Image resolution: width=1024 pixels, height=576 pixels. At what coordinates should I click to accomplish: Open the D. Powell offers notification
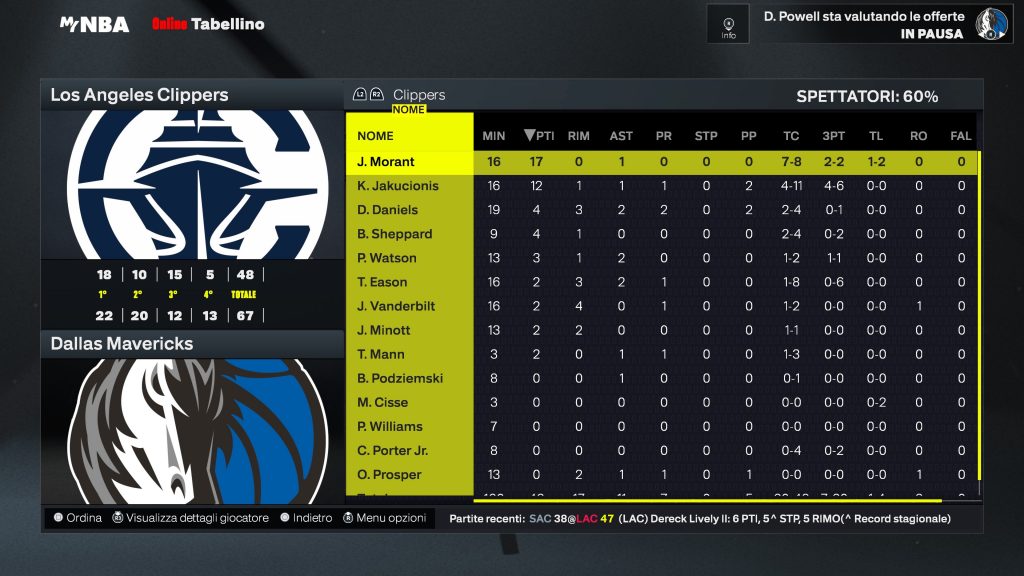point(864,24)
